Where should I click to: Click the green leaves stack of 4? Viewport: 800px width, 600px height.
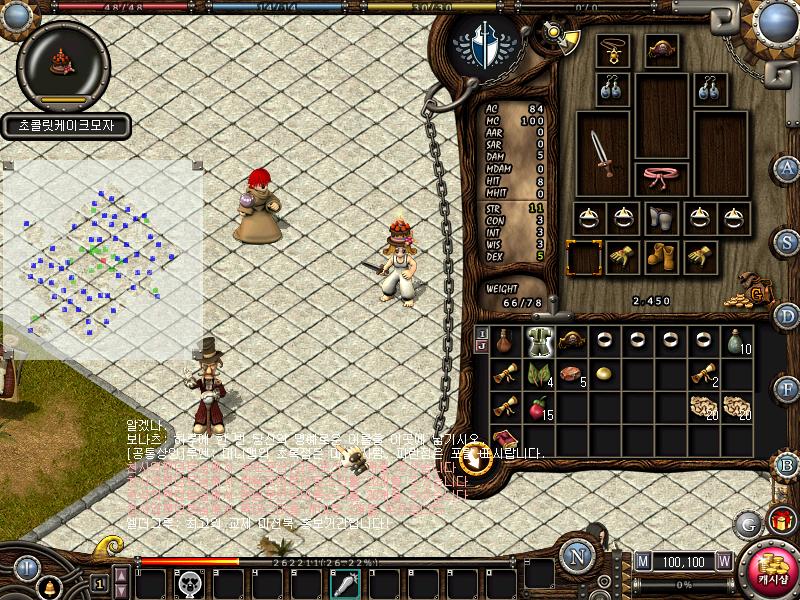540,374
